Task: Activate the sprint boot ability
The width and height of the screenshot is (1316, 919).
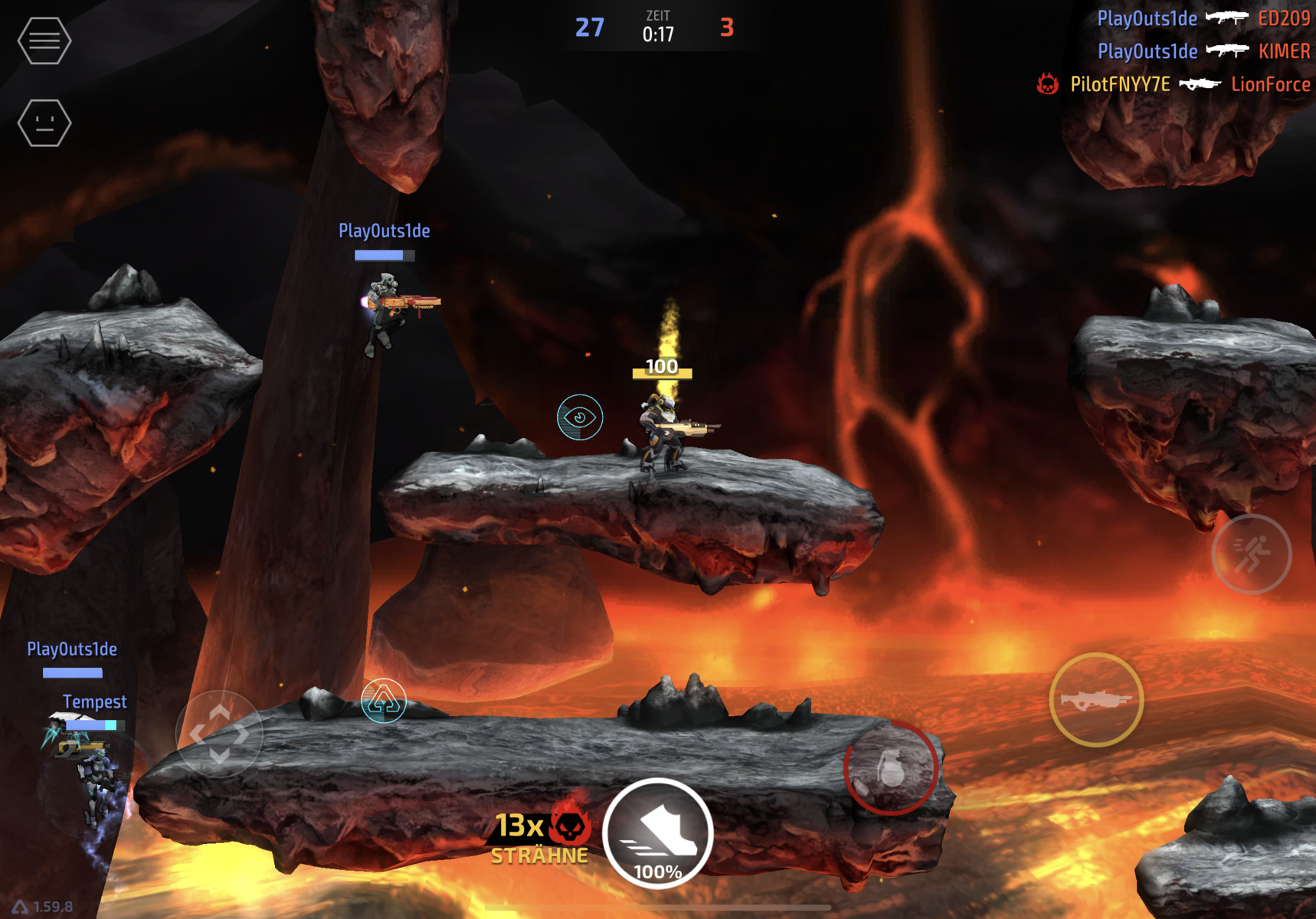Action: pyautogui.click(x=658, y=834)
